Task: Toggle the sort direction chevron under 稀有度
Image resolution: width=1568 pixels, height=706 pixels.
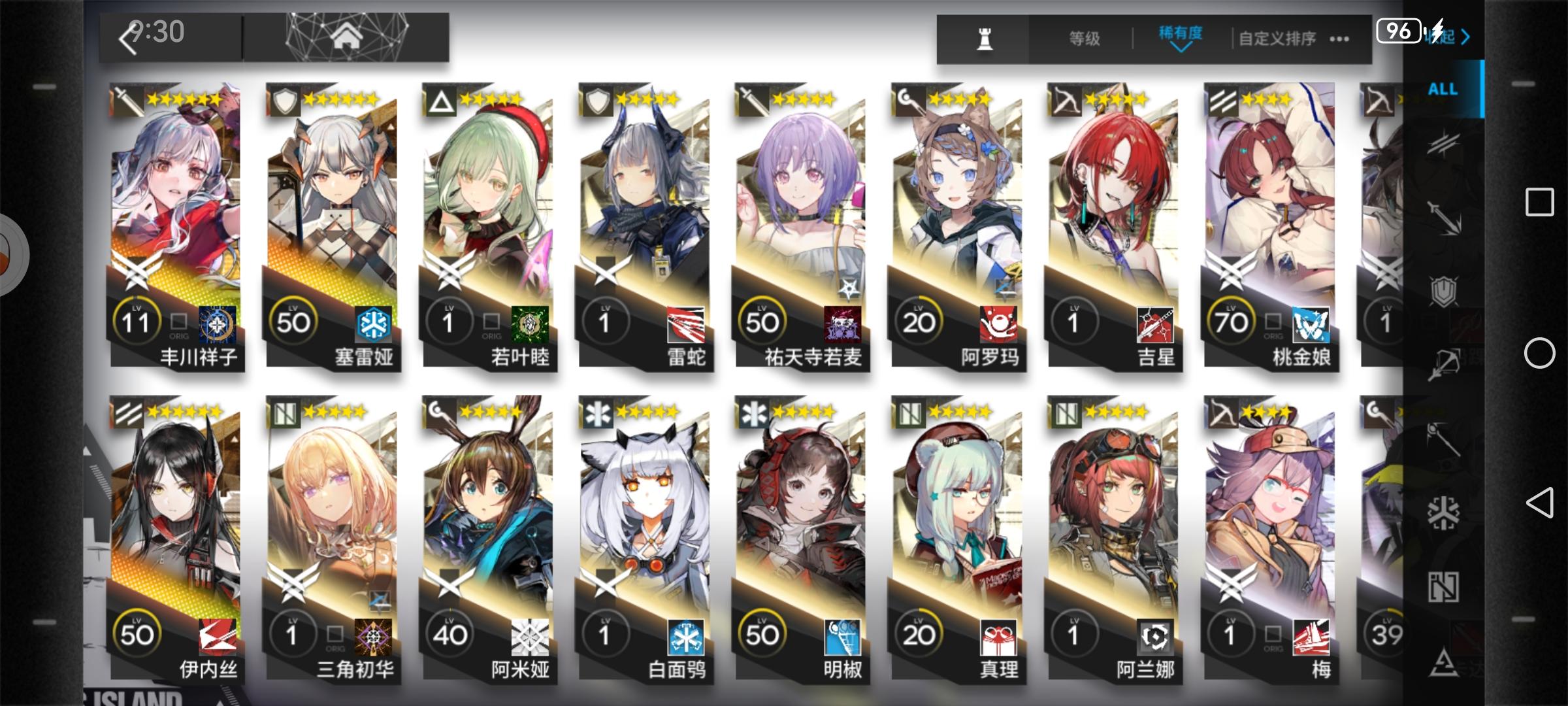Action: click(x=1179, y=50)
